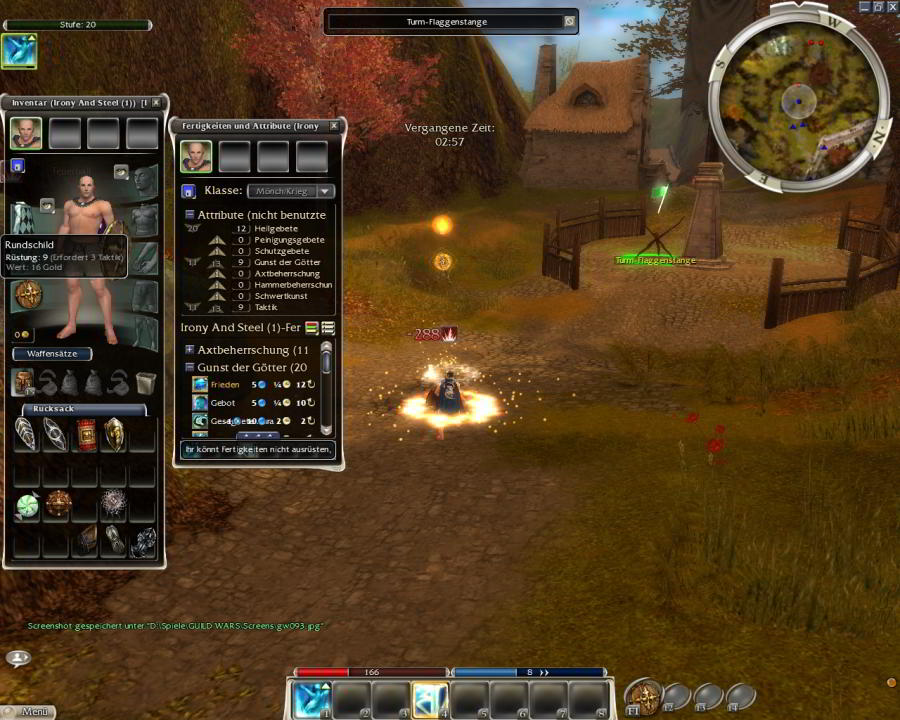Close the Fertigkeiten und Attribute window

tap(334, 126)
